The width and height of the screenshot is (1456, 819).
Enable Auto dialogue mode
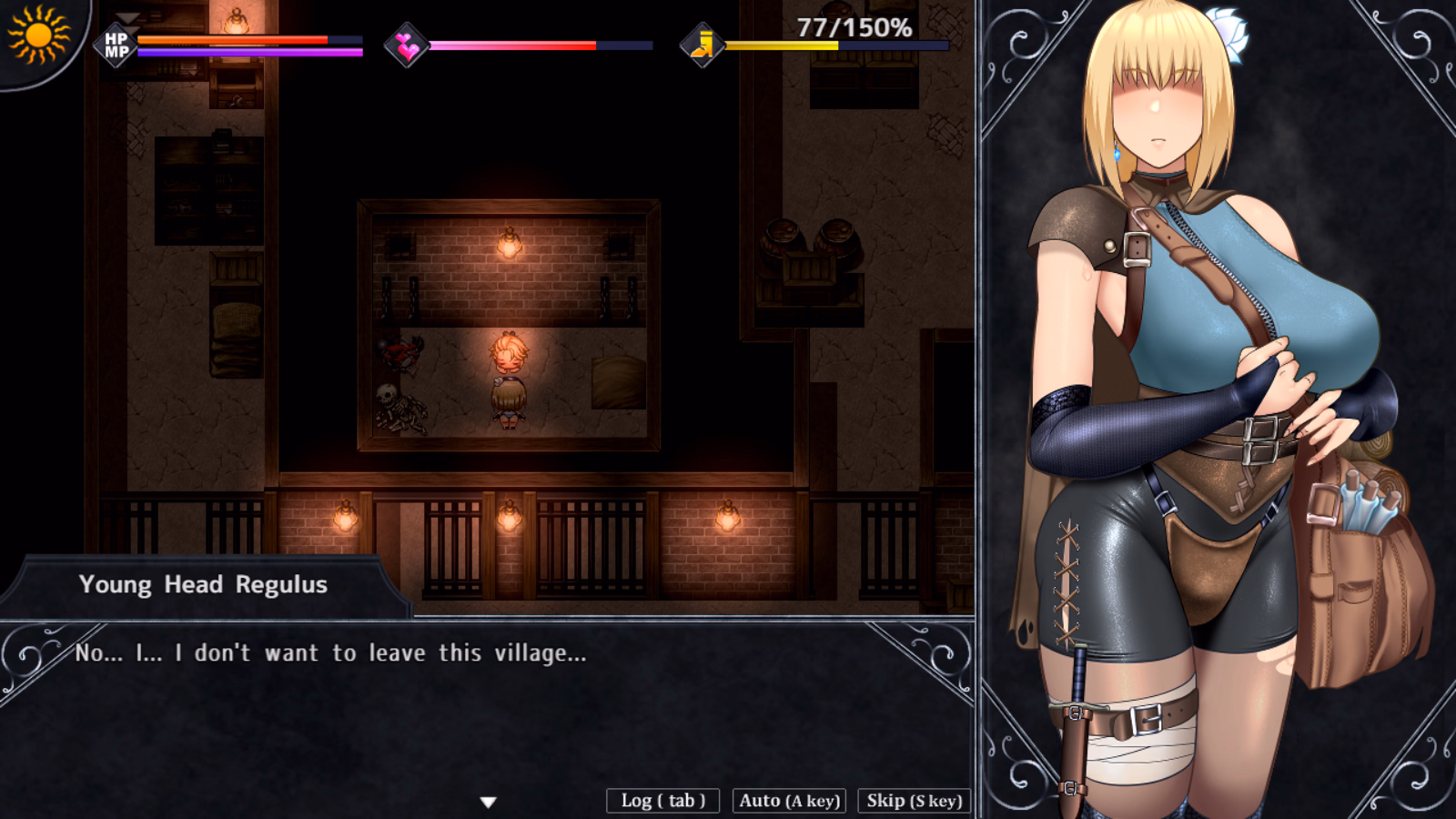tap(789, 801)
